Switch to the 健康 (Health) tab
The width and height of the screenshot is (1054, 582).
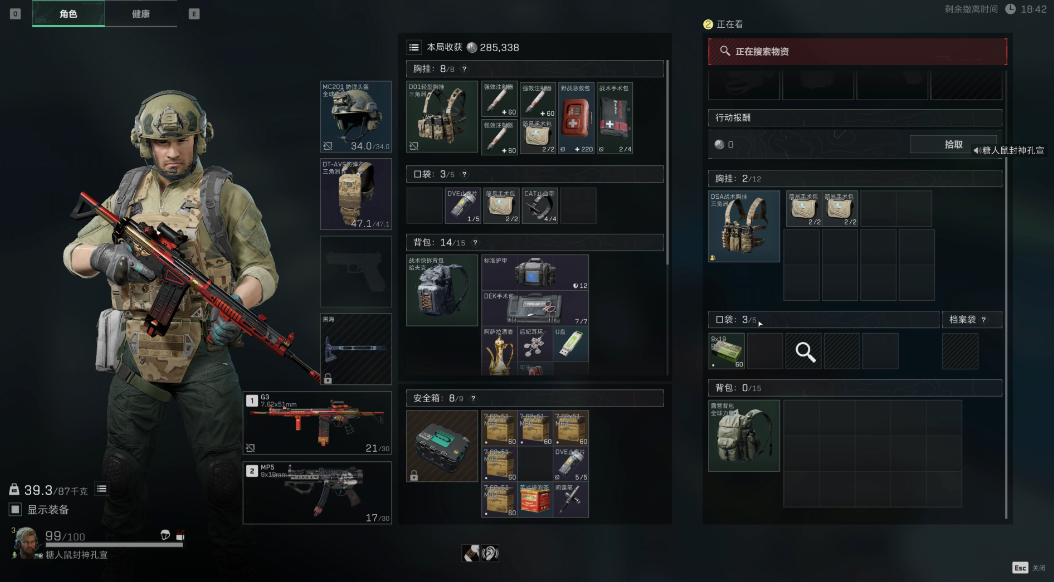click(x=141, y=14)
